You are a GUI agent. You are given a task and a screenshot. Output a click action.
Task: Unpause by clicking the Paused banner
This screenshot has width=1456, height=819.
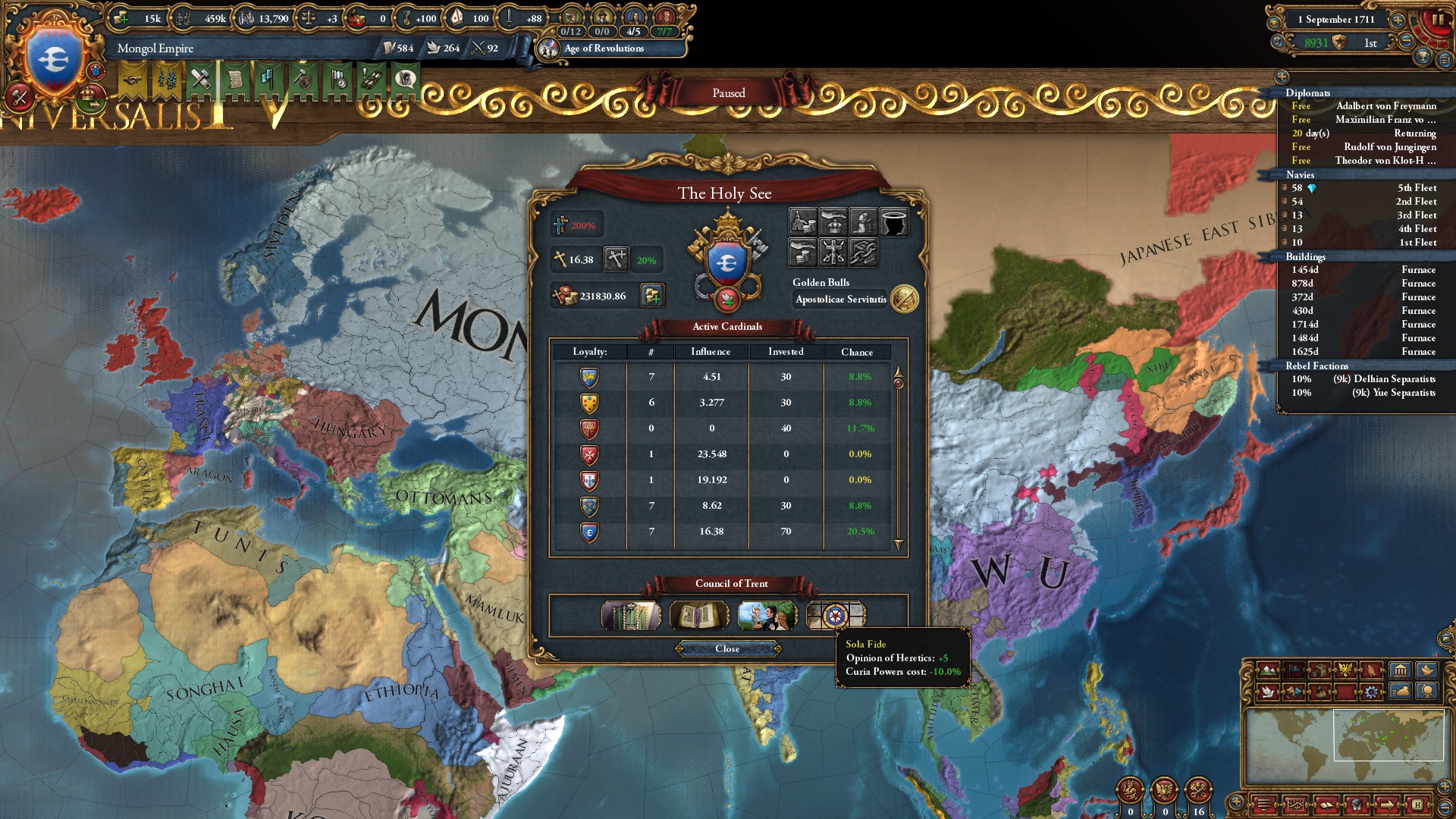pos(728,93)
